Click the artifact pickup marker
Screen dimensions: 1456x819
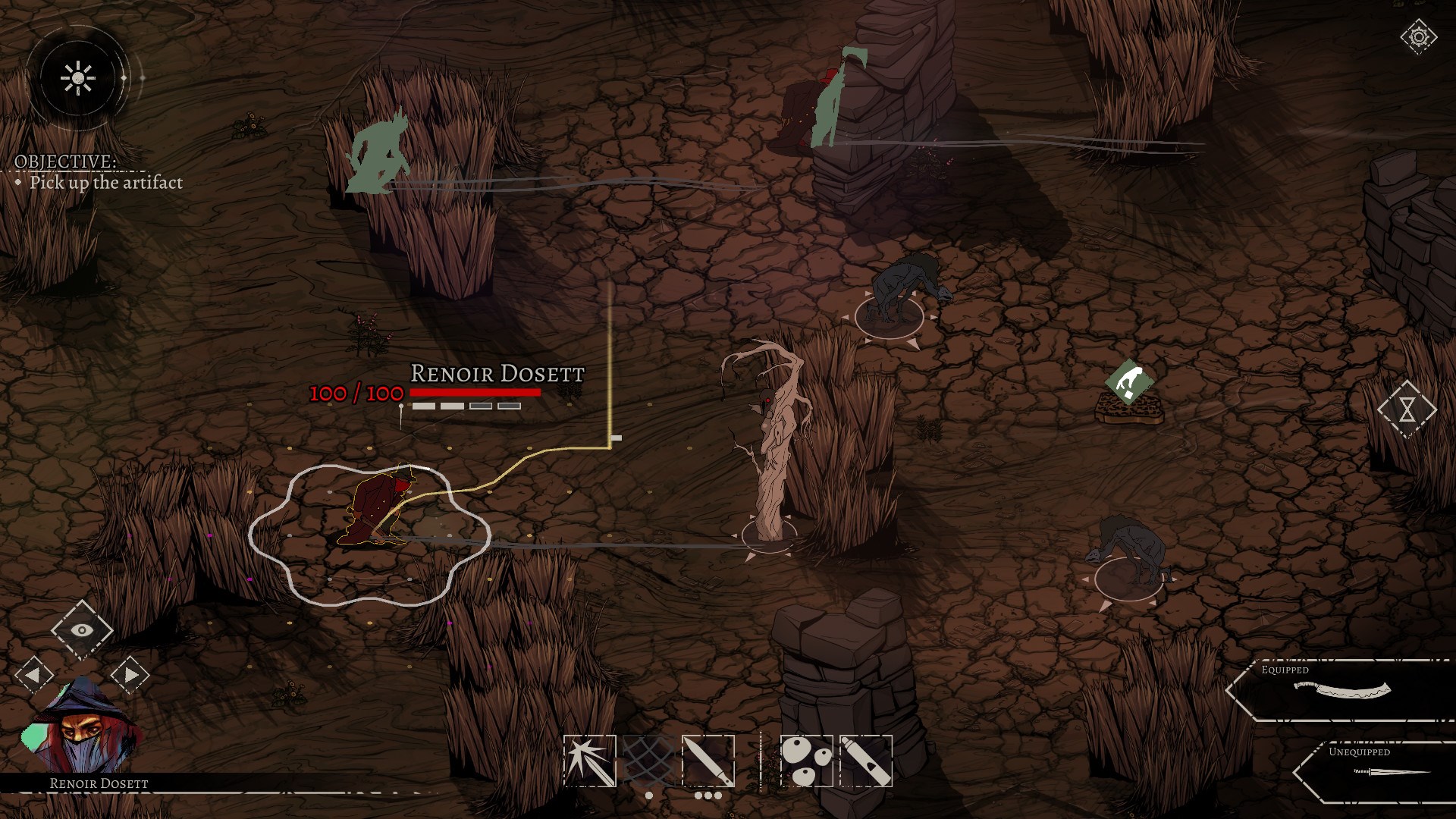[x=1129, y=383]
